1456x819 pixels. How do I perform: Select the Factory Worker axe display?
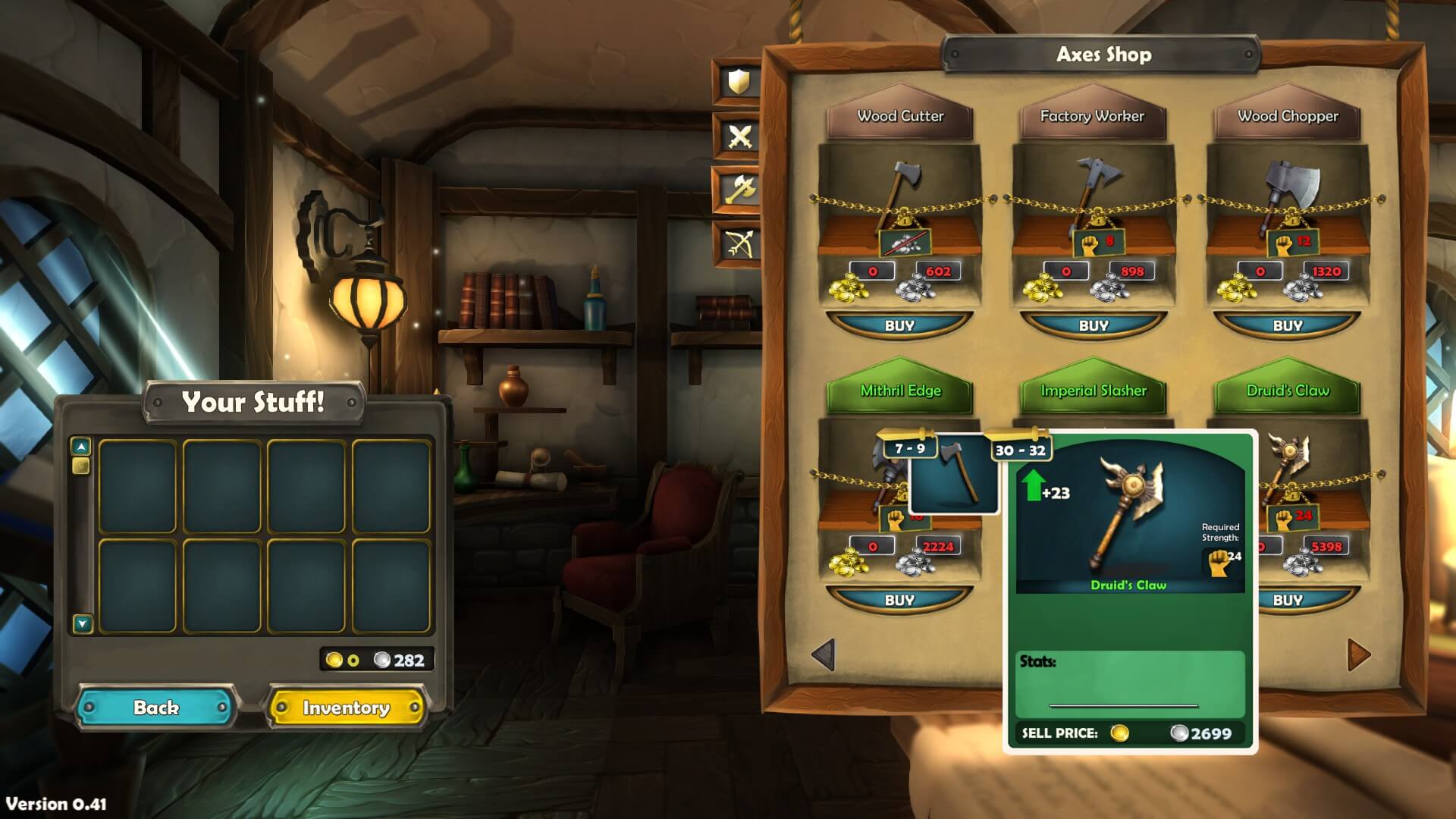click(1094, 199)
